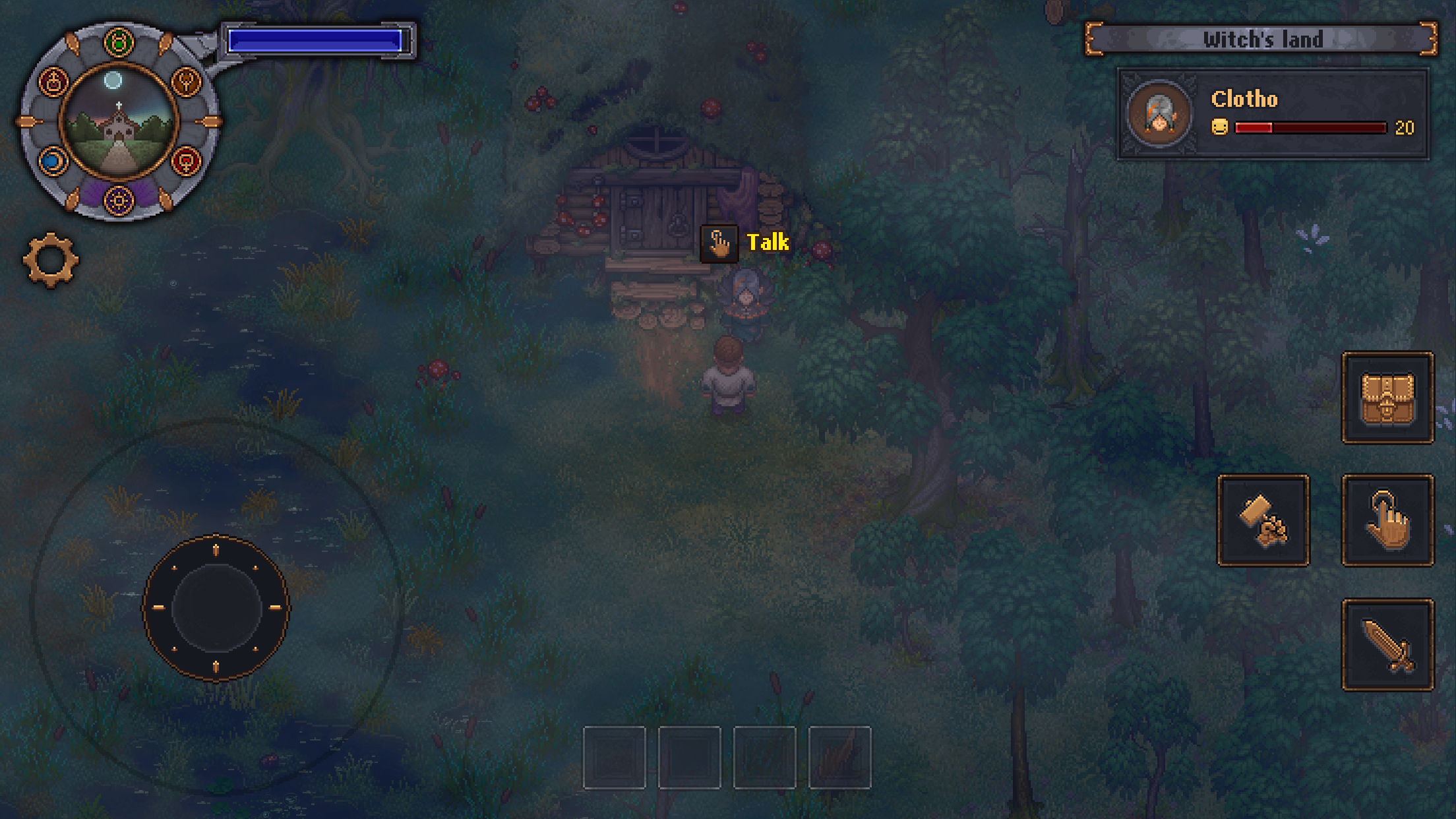This screenshot has width=1456, height=819.
Task: Select the green sigil on the clock wheel
Action: 118,40
